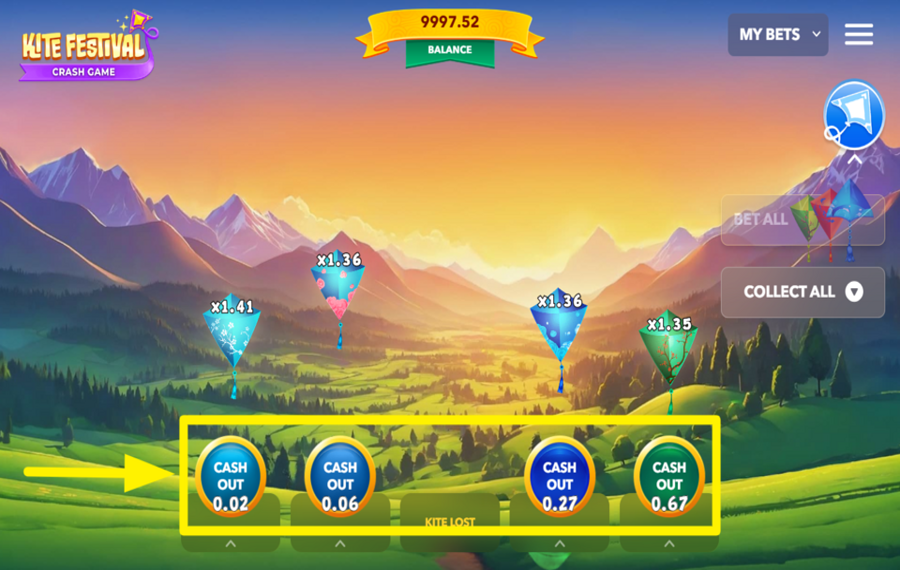Click the Collect All button
The width and height of the screenshot is (900, 570).
click(x=802, y=292)
